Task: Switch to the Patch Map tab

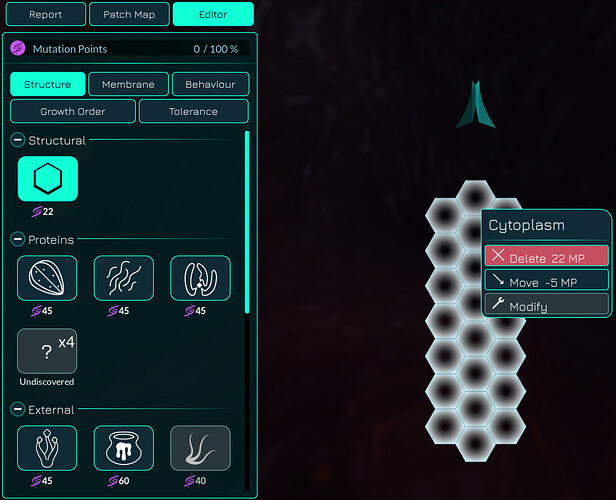Action: tap(128, 15)
